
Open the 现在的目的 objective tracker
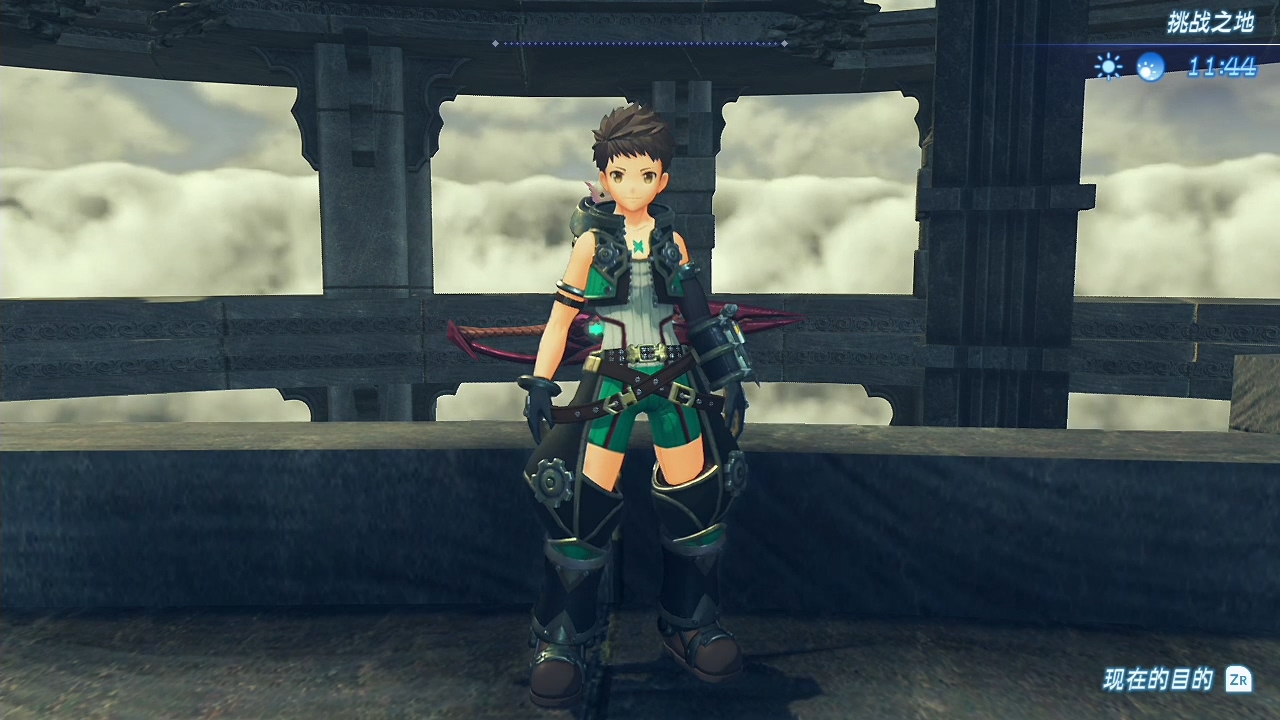point(1176,680)
